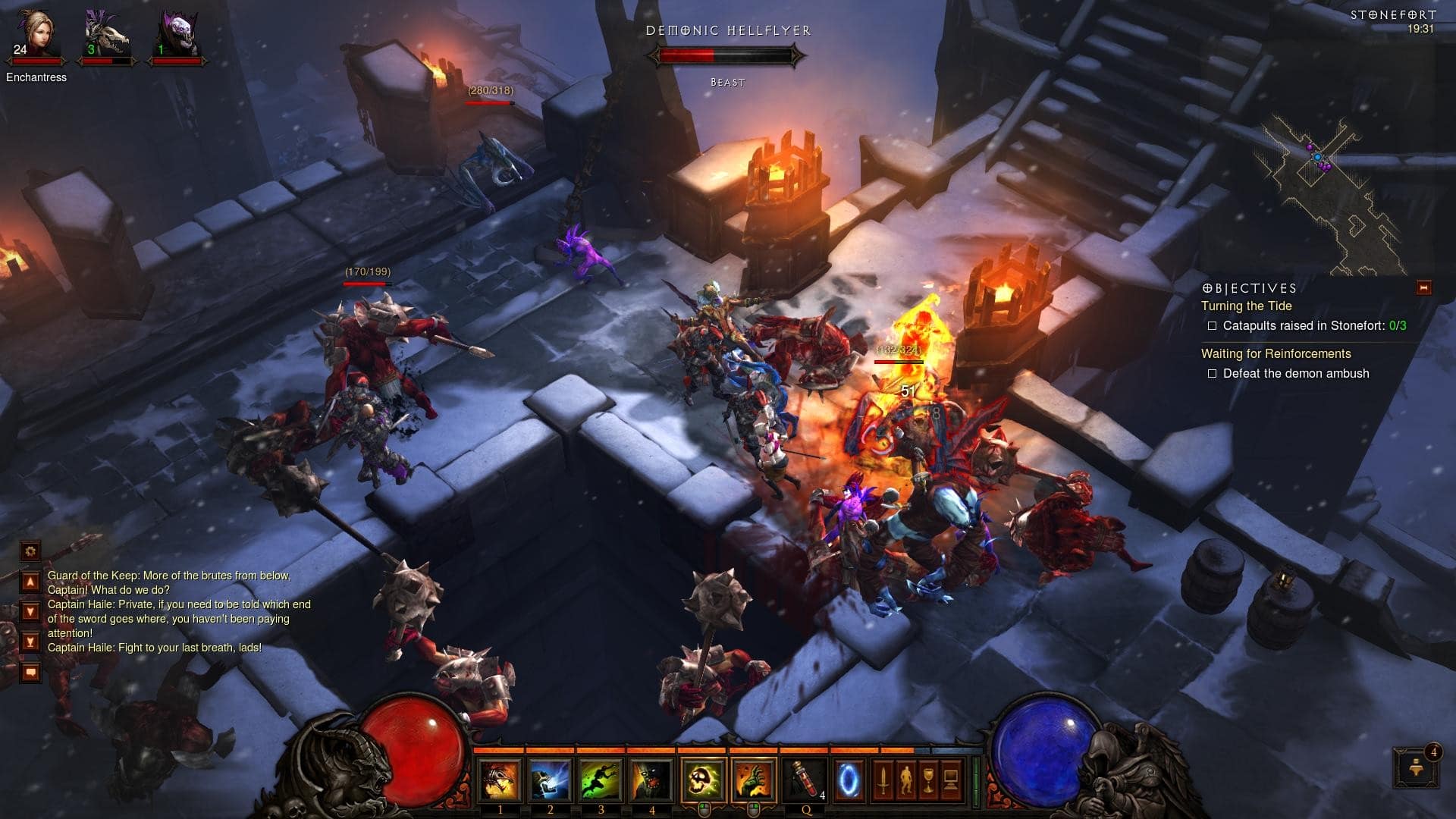
Task: Open achievements via the goblet icon
Action: click(927, 782)
